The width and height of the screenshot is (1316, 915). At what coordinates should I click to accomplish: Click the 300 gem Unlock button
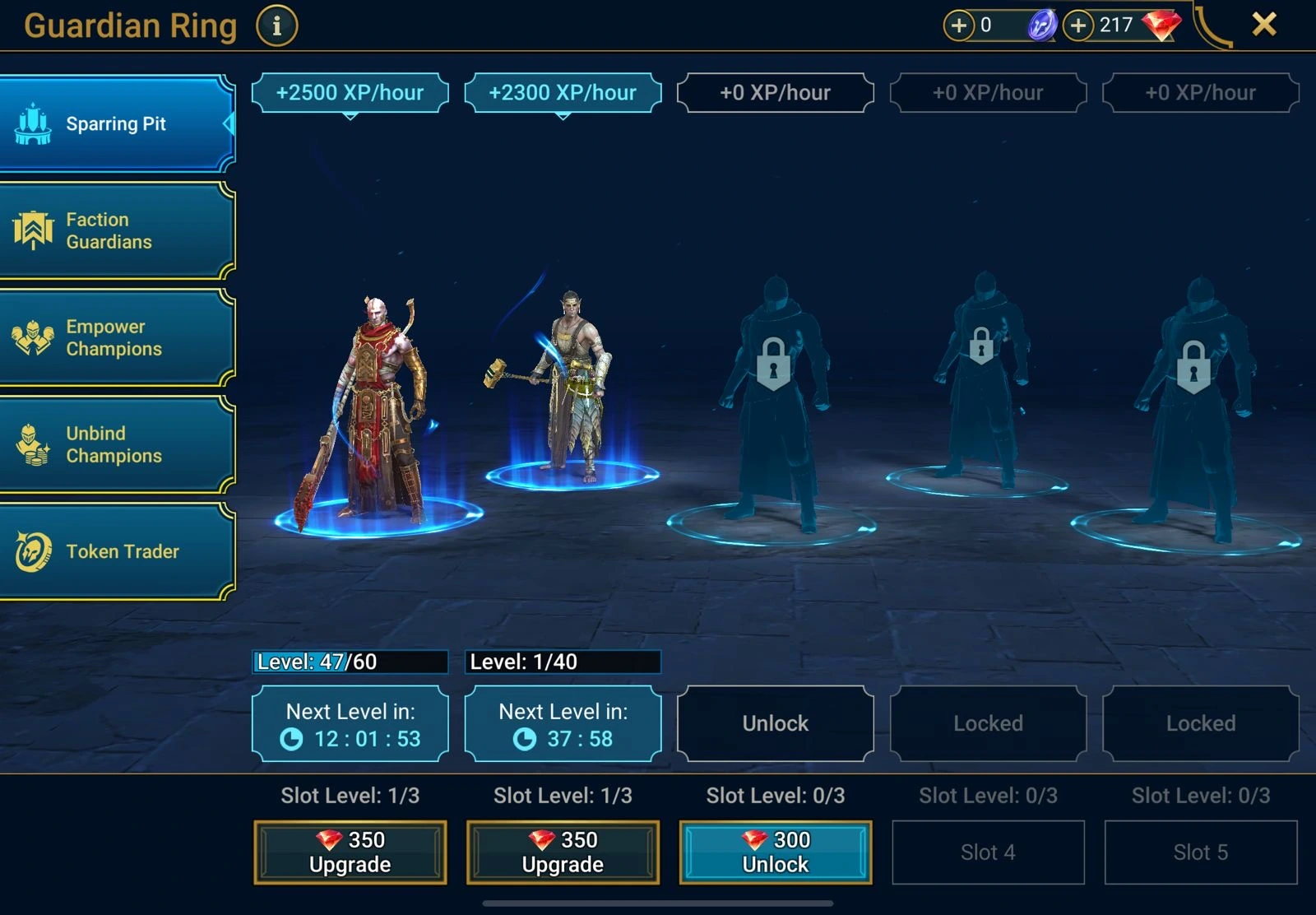775,852
